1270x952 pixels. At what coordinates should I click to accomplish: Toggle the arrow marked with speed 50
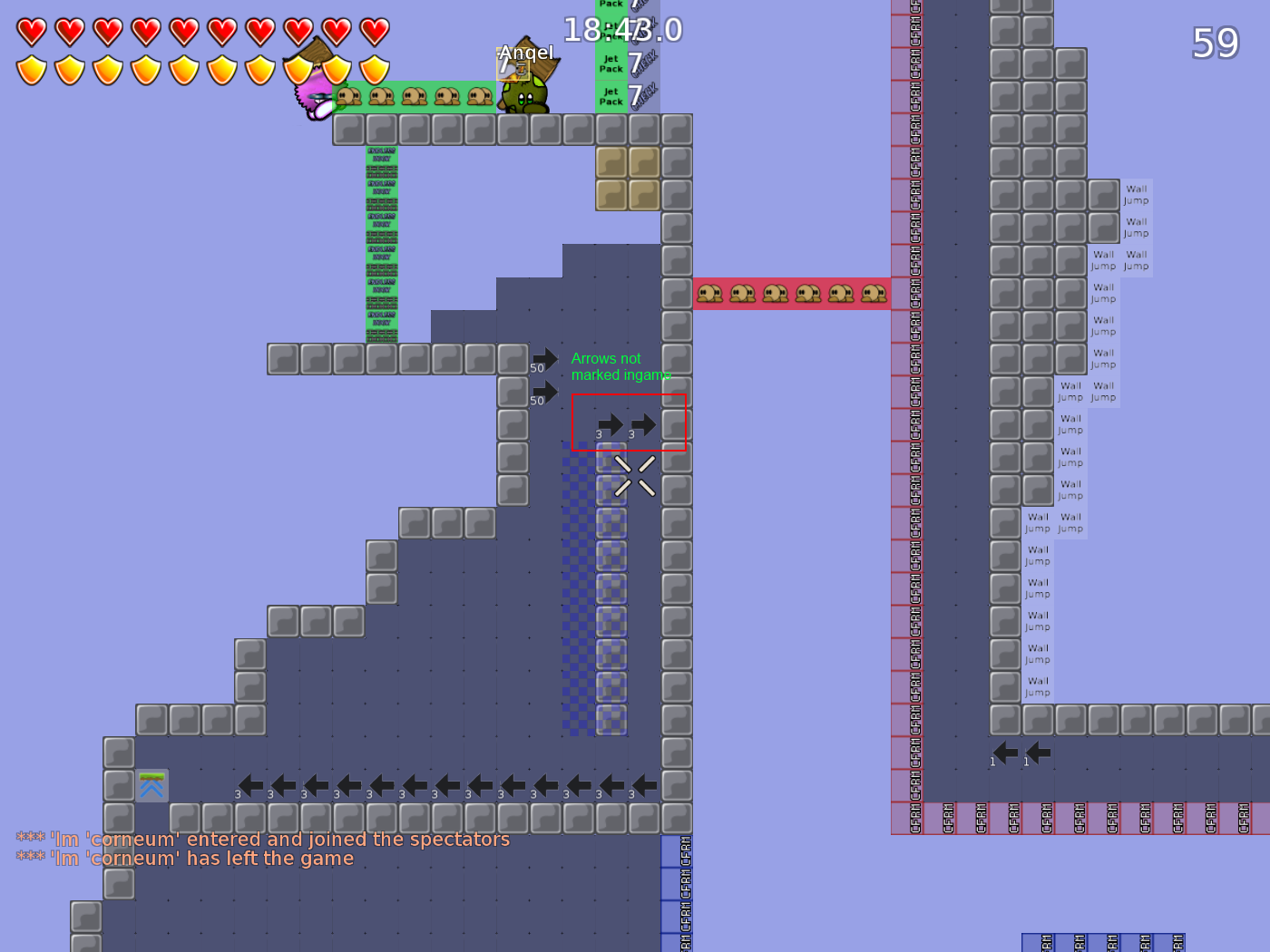(544, 357)
